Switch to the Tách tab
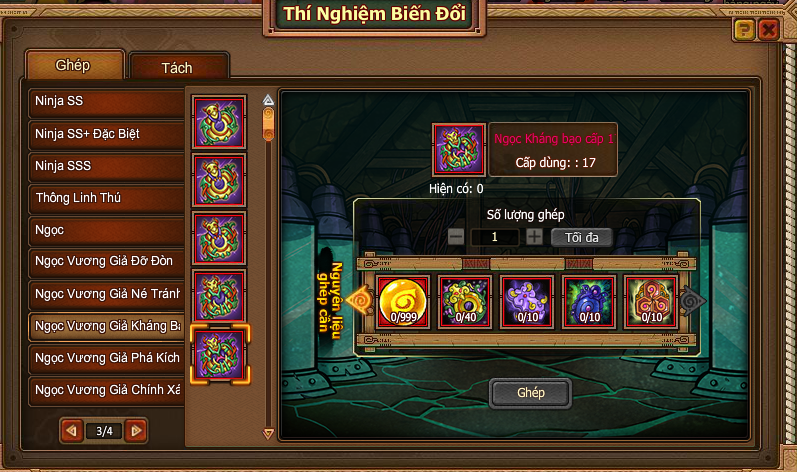 point(177,68)
